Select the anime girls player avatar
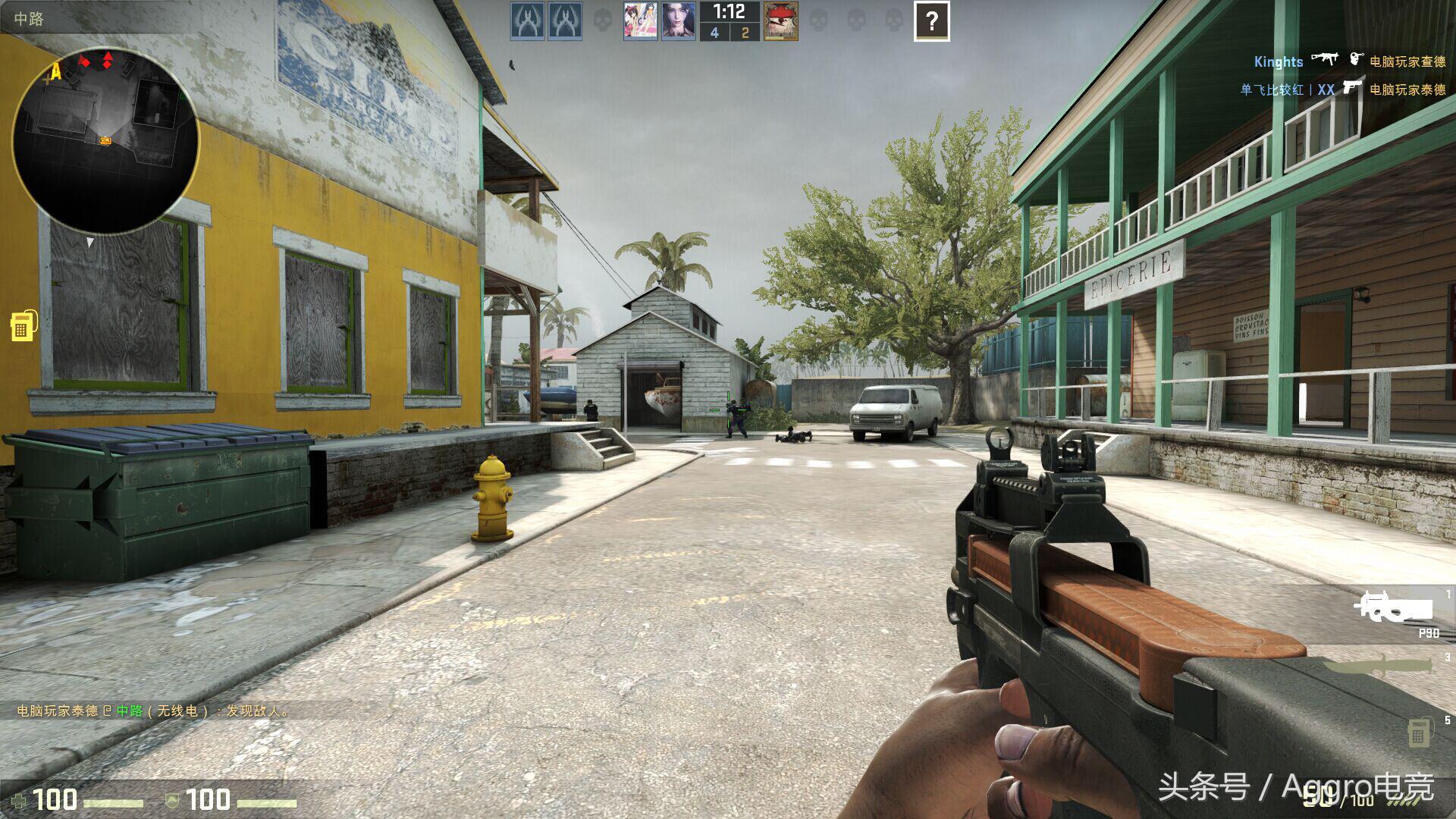The width and height of the screenshot is (1456, 819). (x=640, y=21)
